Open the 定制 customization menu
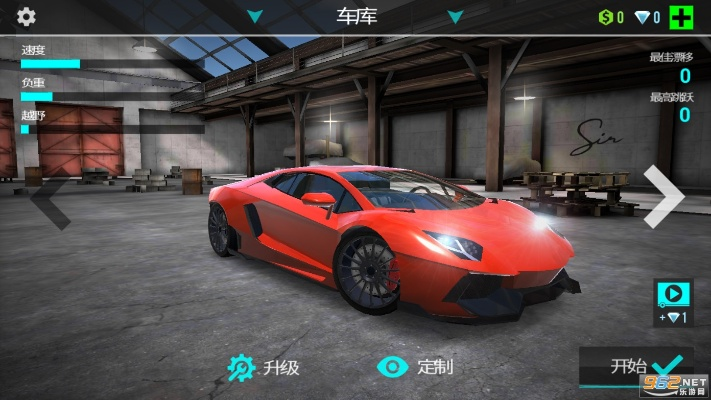This screenshot has width=711, height=400. pos(415,367)
